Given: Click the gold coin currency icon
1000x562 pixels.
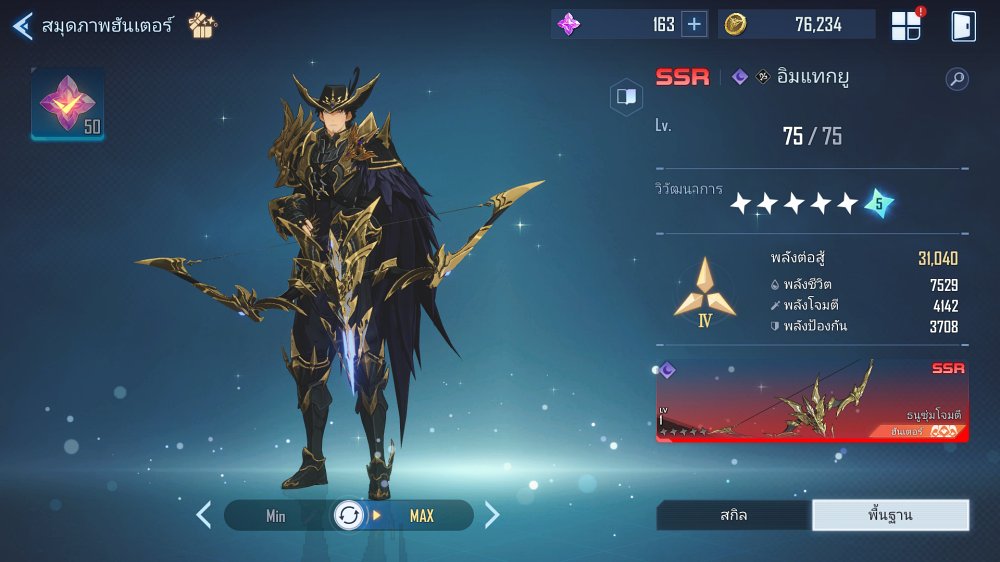Looking at the screenshot, I should click(736, 25).
